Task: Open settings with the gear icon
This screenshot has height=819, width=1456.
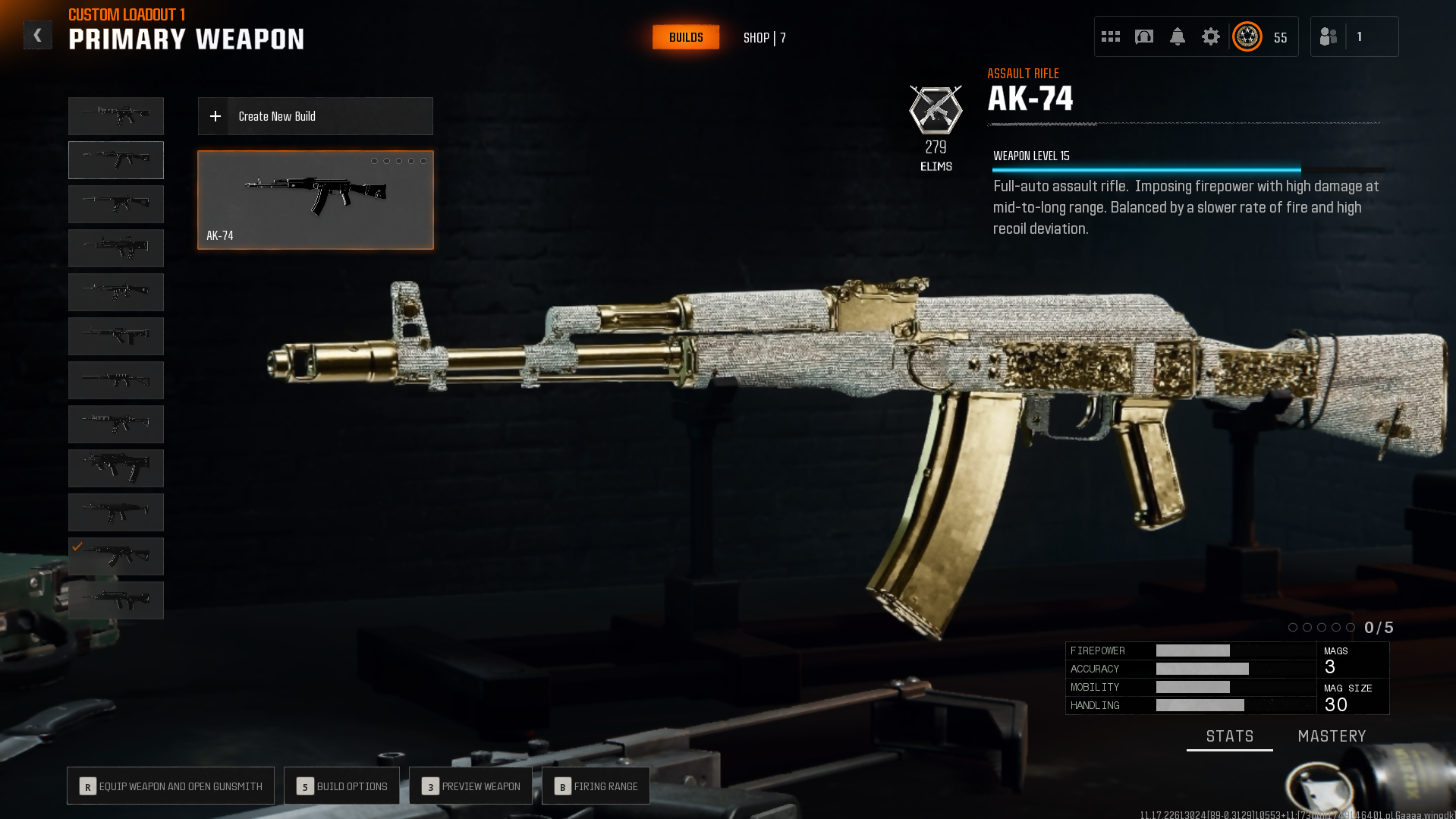Action: [1211, 36]
